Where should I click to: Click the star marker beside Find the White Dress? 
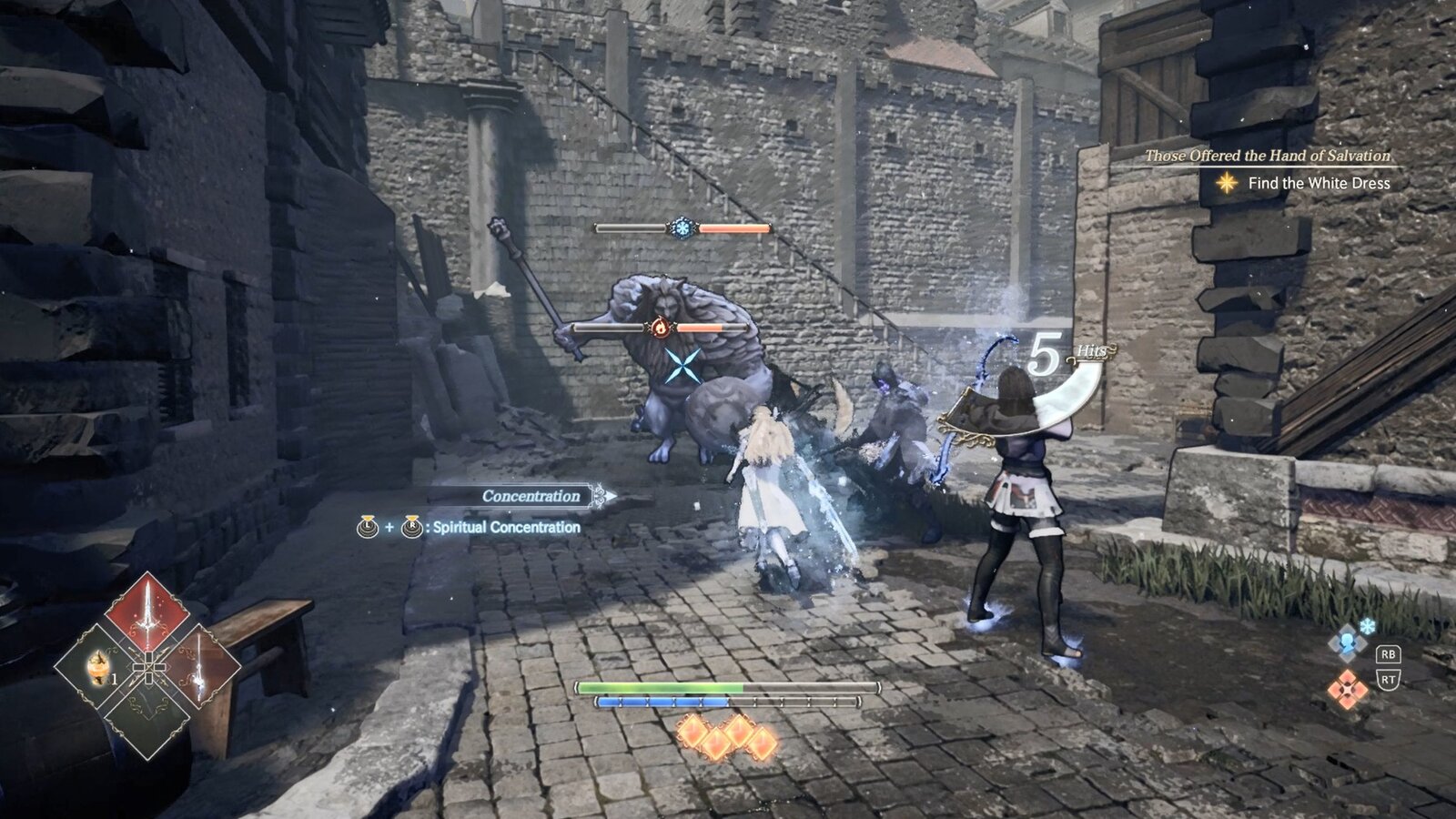coord(1228,182)
